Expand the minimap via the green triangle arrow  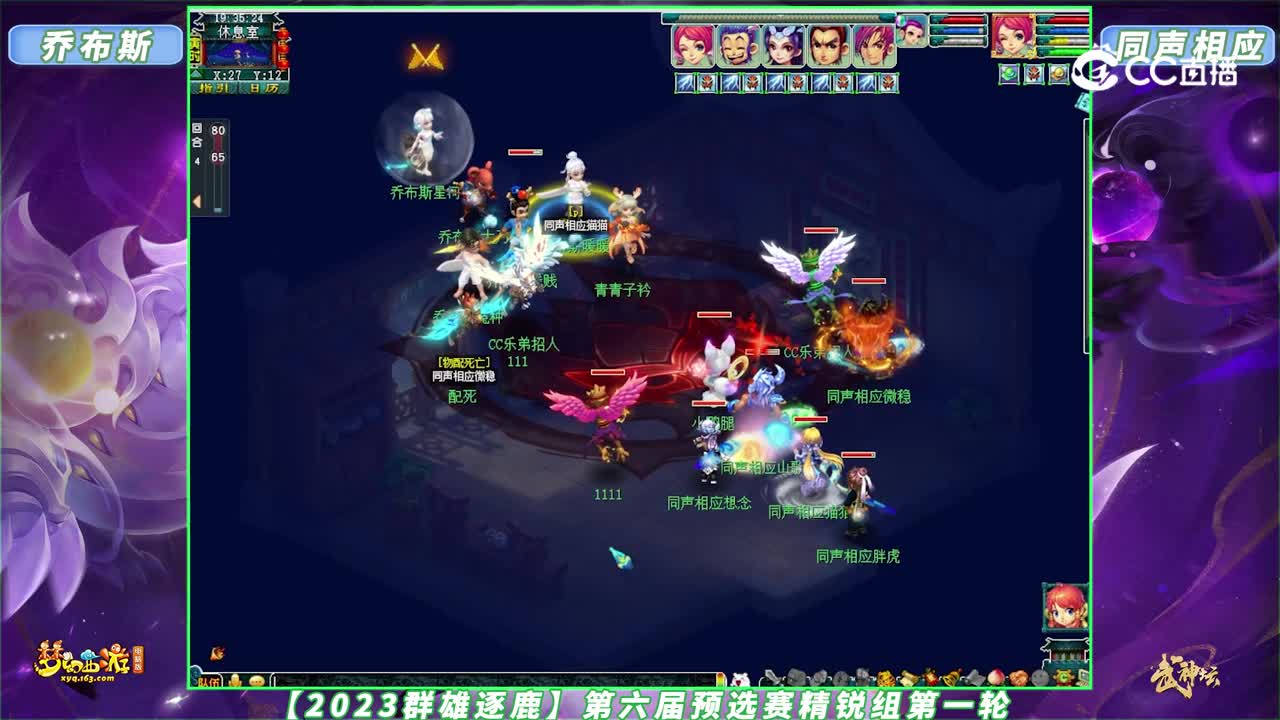[x=196, y=72]
